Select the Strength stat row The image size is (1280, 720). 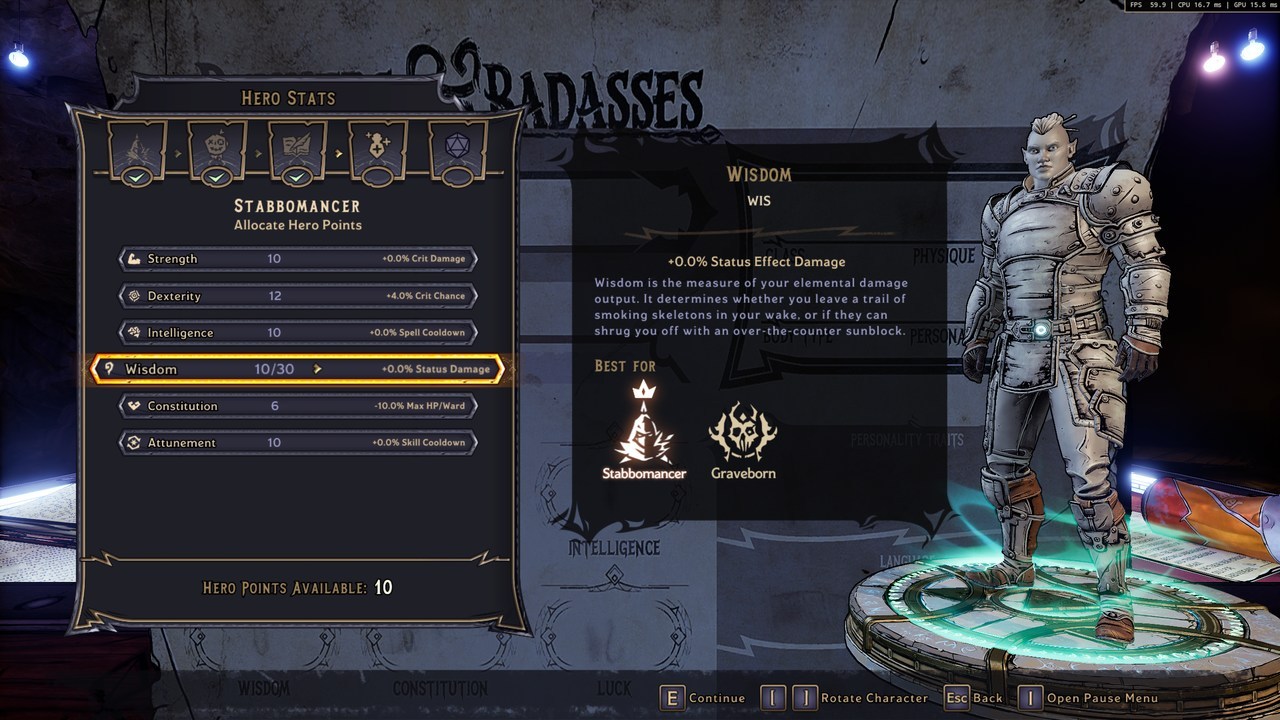297,259
